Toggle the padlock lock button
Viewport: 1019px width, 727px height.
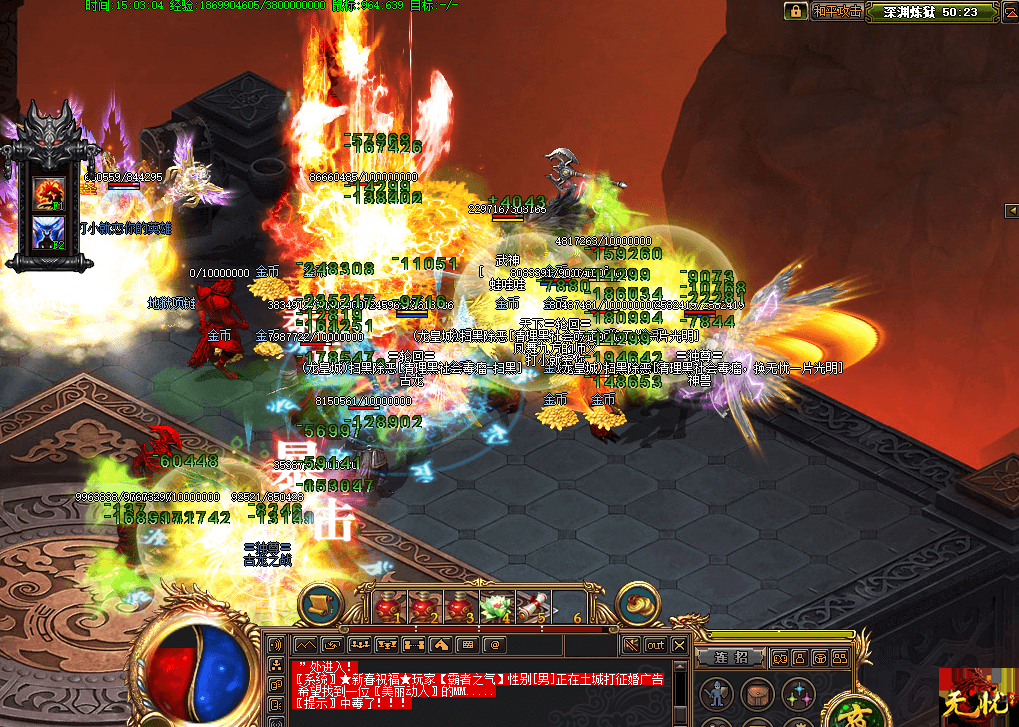[797, 11]
